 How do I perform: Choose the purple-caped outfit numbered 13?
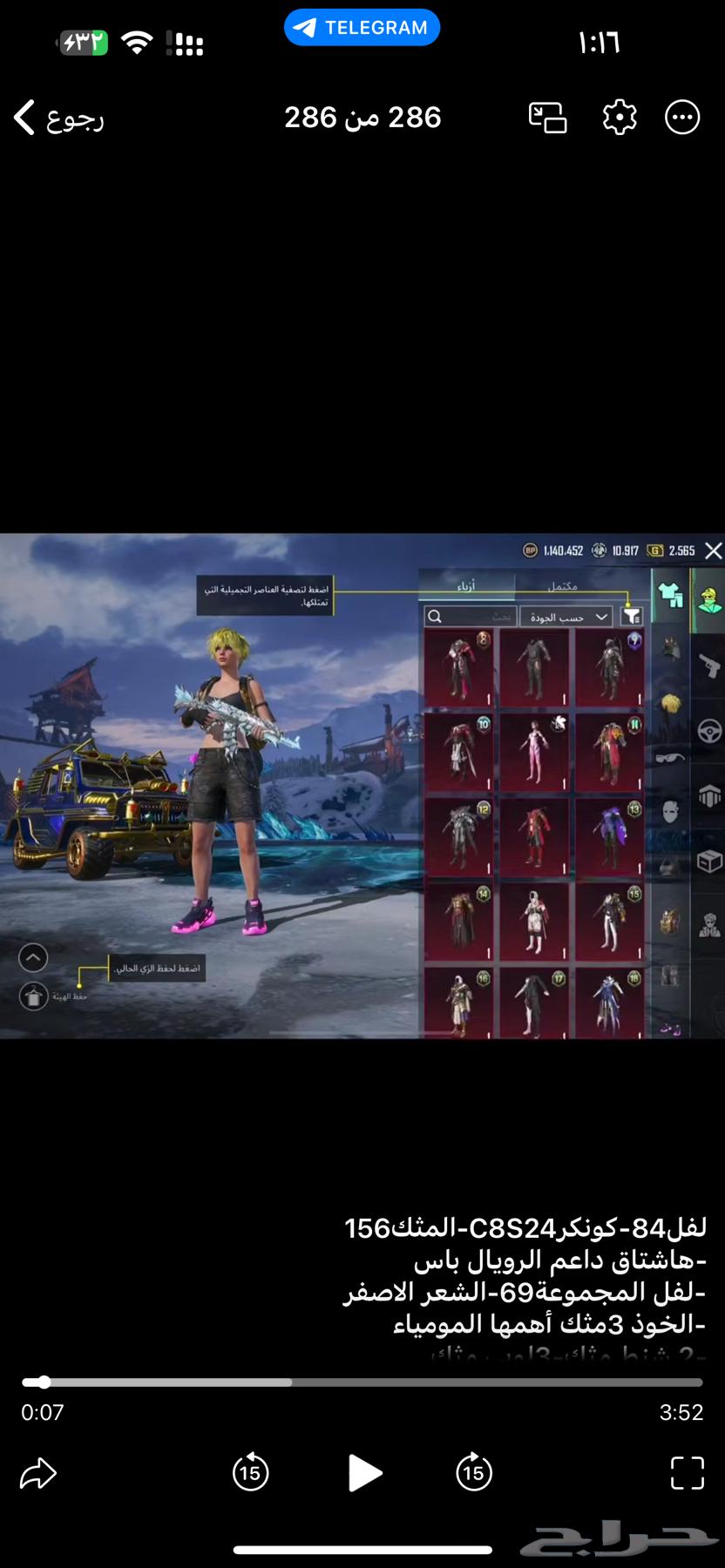click(609, 838)
